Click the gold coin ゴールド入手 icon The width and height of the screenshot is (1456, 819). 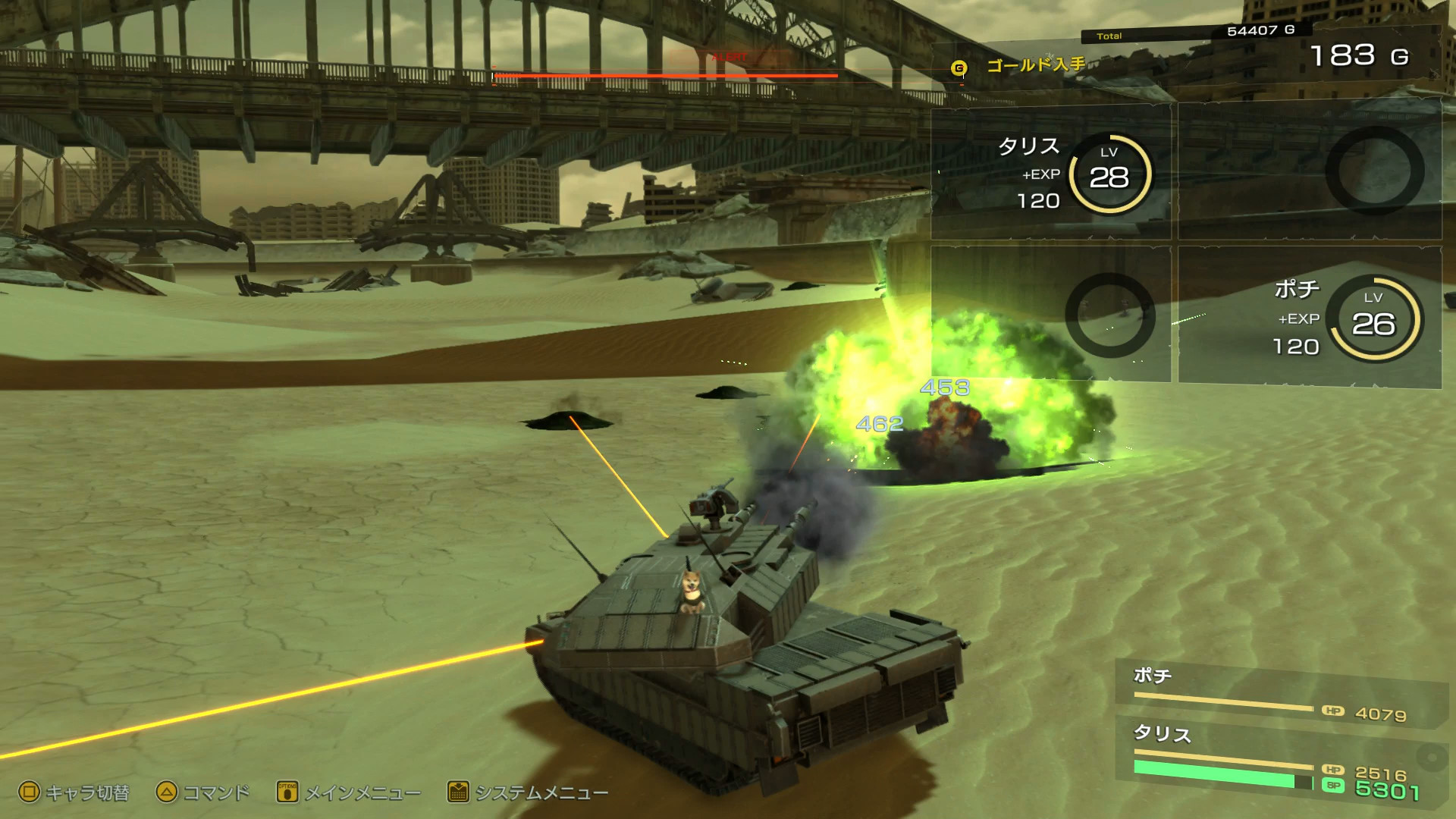tap(959, 67)
